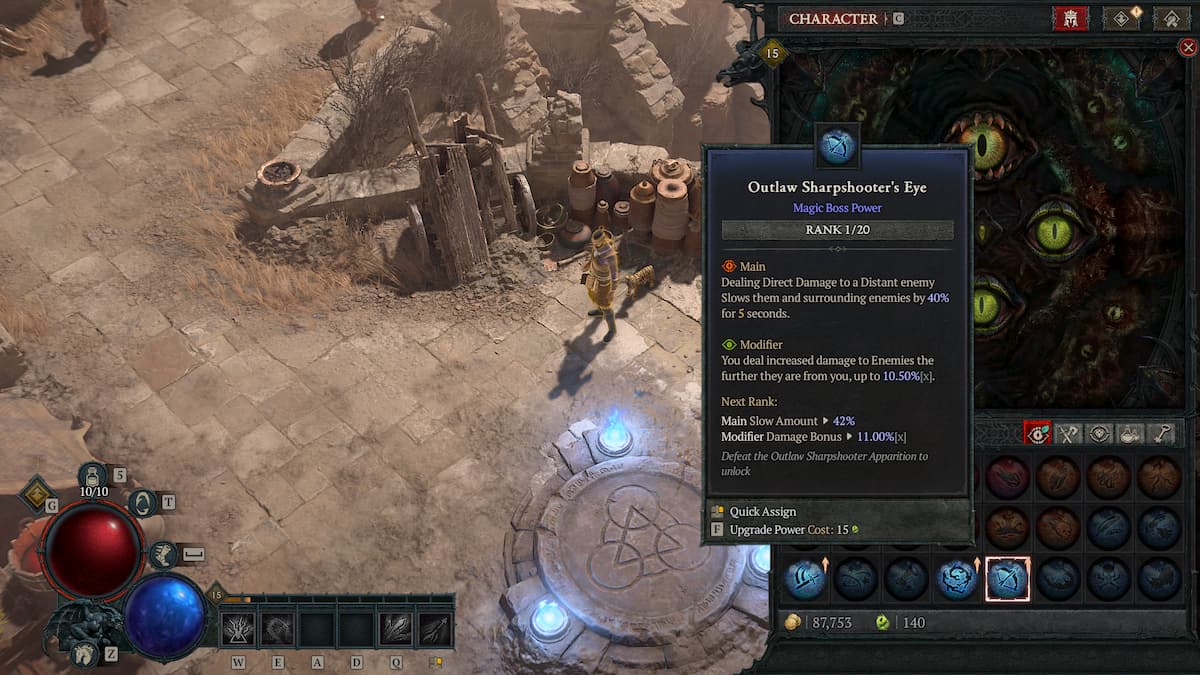Use the healing potion icon

tap(93, 474)
